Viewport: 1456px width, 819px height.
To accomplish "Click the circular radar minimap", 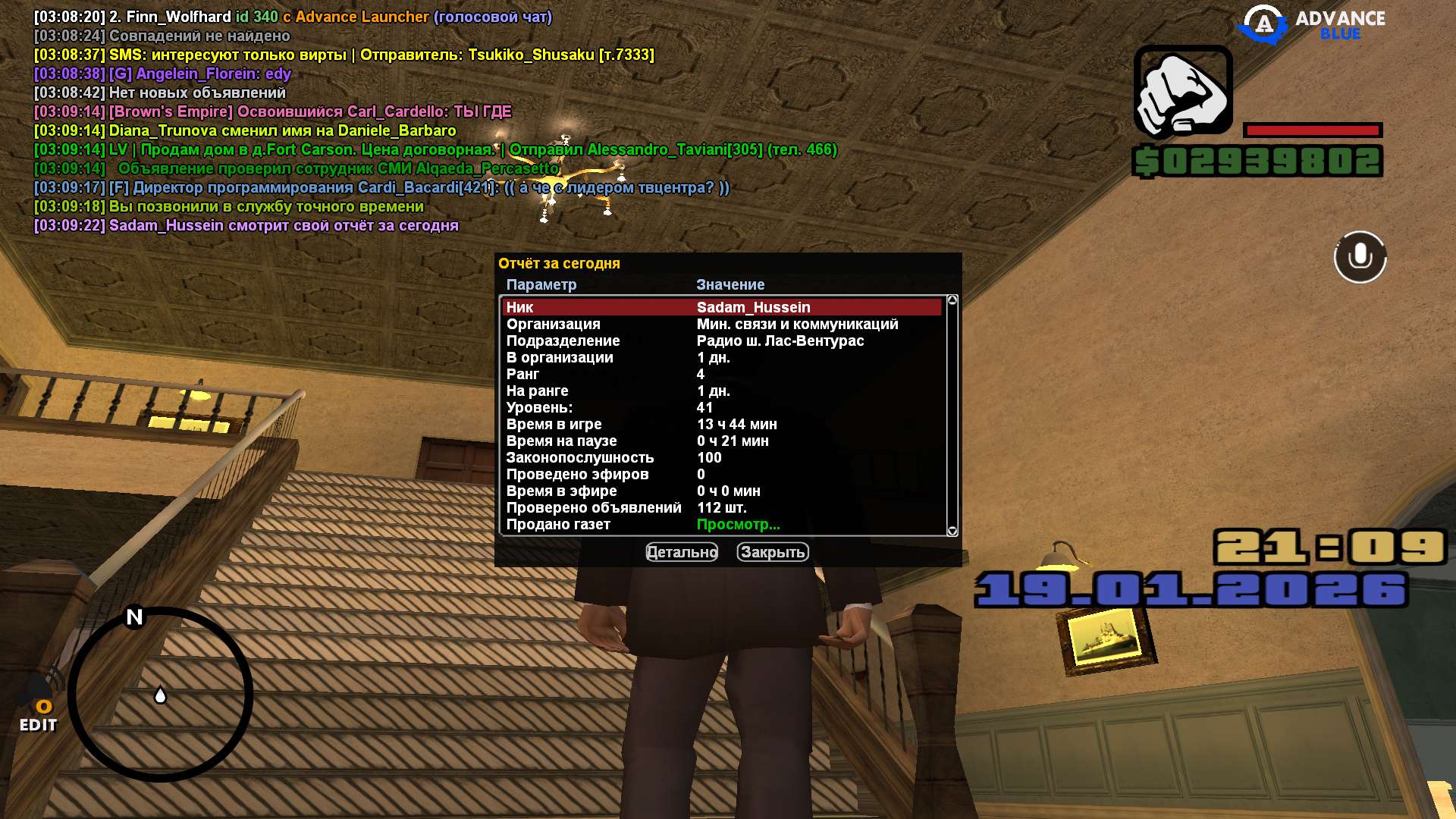I will tap(160, 694).
